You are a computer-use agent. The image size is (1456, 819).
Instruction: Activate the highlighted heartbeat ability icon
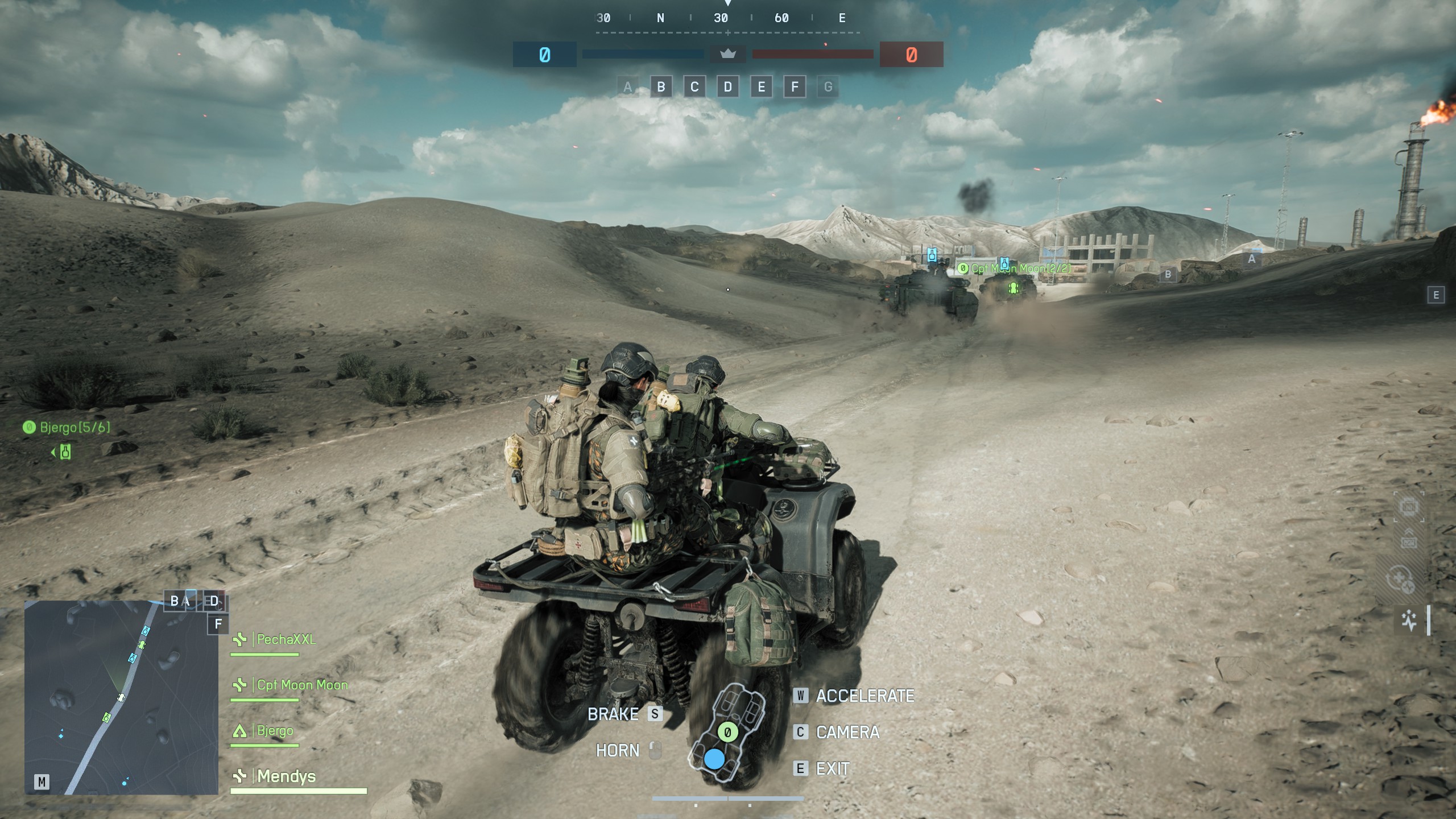pos(1409,620)
